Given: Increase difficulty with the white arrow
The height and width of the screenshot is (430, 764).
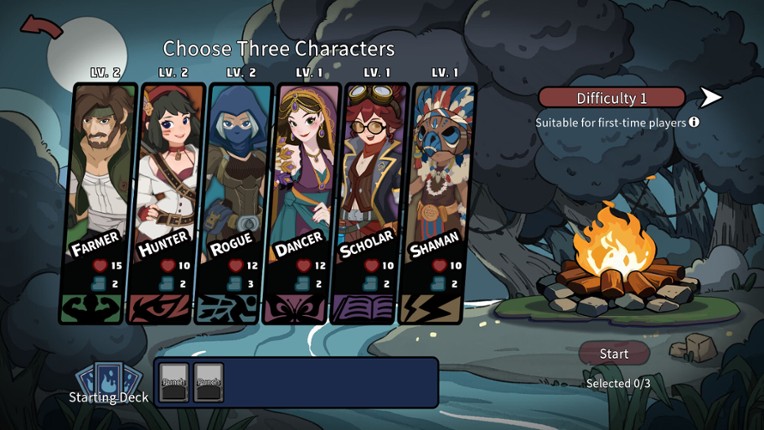Looking at the screenshot, I should 711,97.
